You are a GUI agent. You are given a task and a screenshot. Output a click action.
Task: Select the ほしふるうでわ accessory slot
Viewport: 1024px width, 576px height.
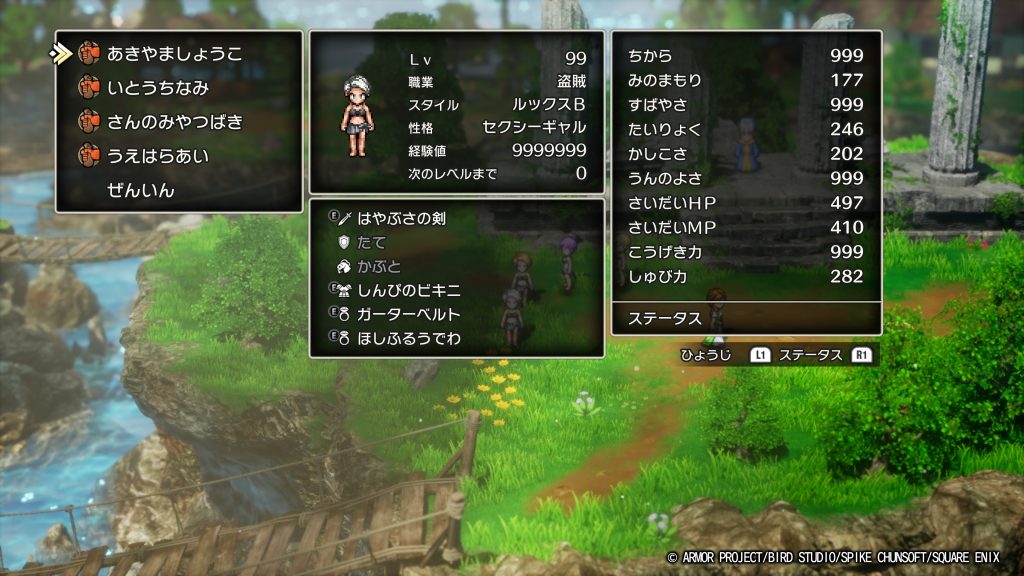(410, 338)
